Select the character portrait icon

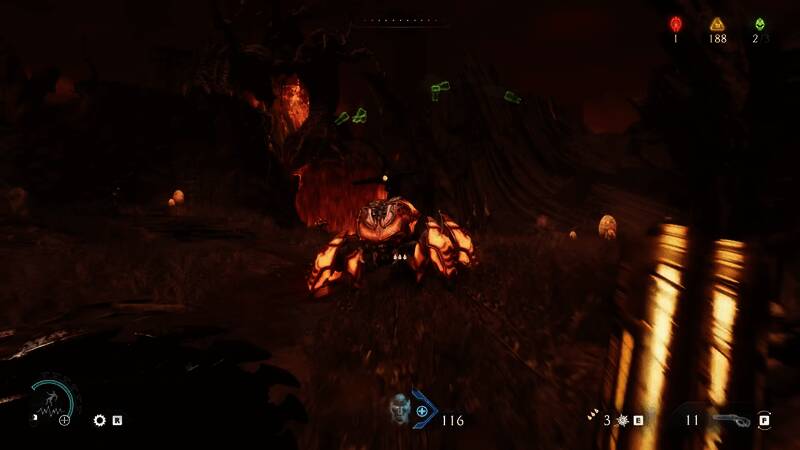click(x=400, y=409)
